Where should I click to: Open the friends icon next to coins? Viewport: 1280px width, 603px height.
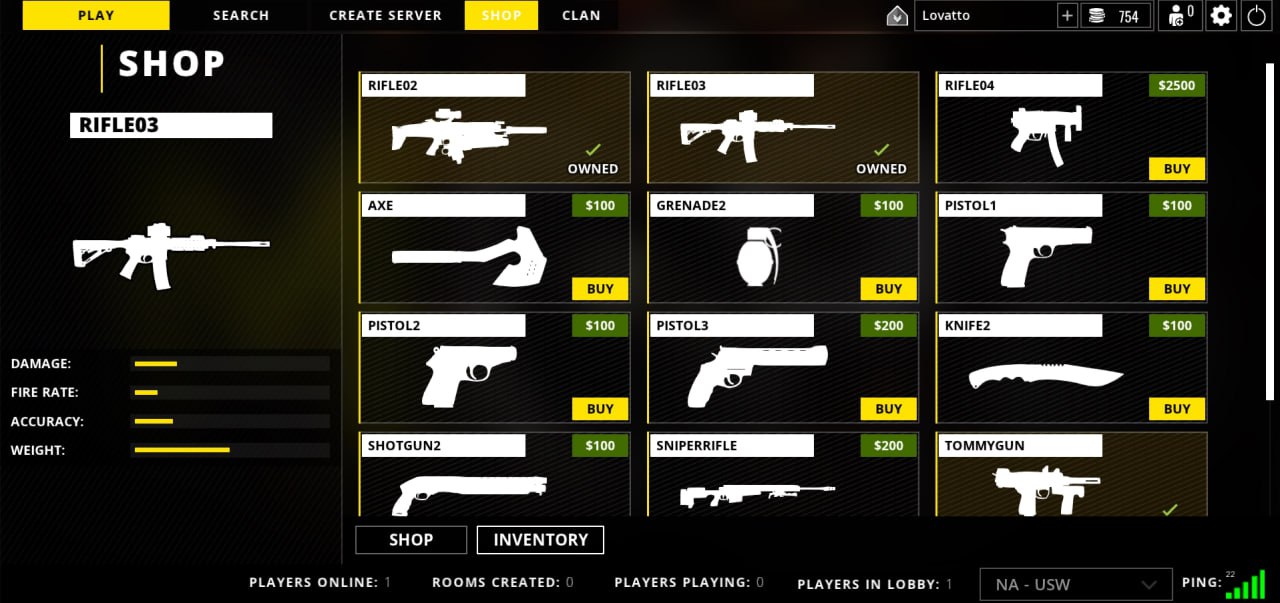click(x=1180, y=16)
